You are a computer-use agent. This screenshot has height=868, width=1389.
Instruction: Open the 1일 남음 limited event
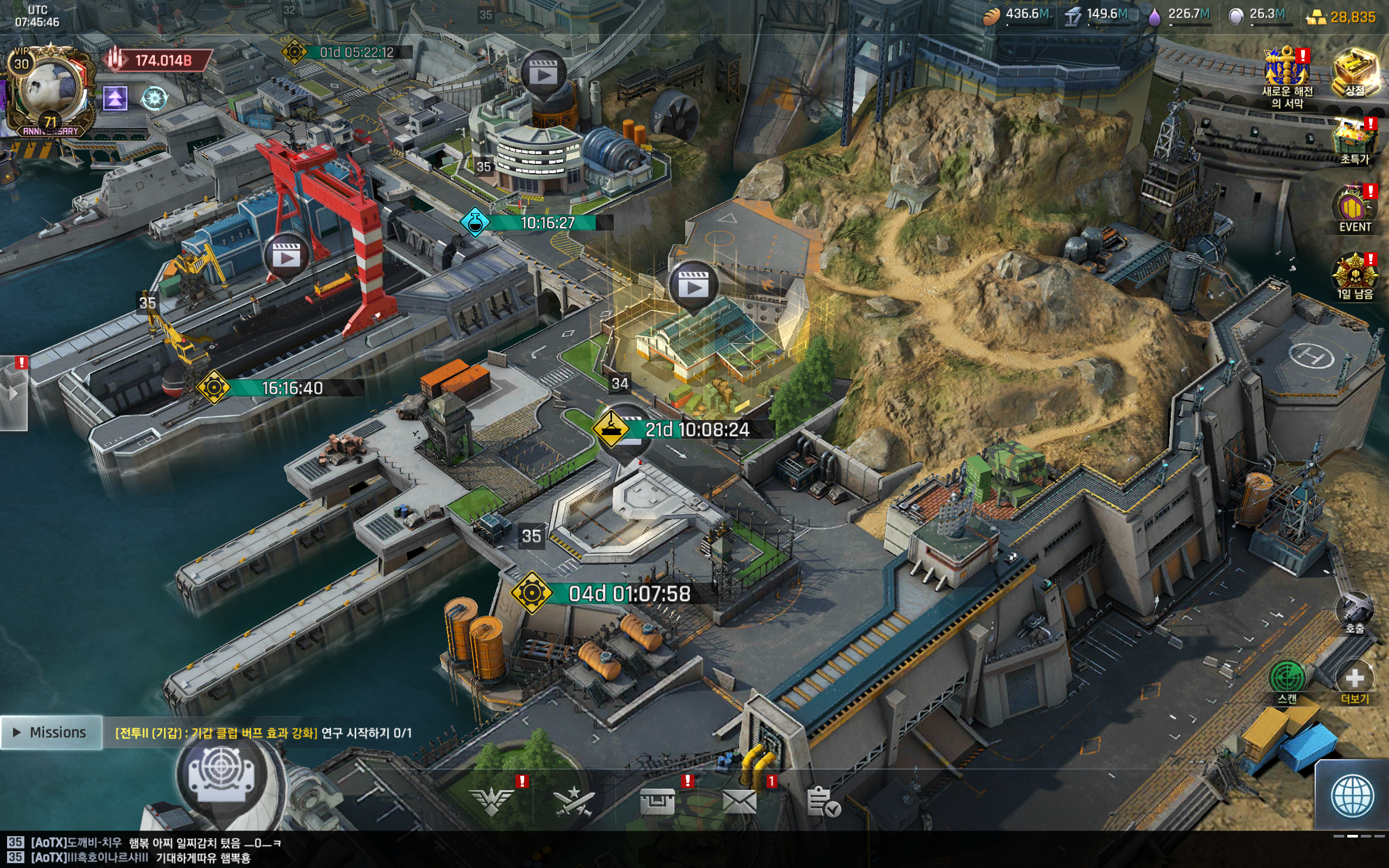1355,276
